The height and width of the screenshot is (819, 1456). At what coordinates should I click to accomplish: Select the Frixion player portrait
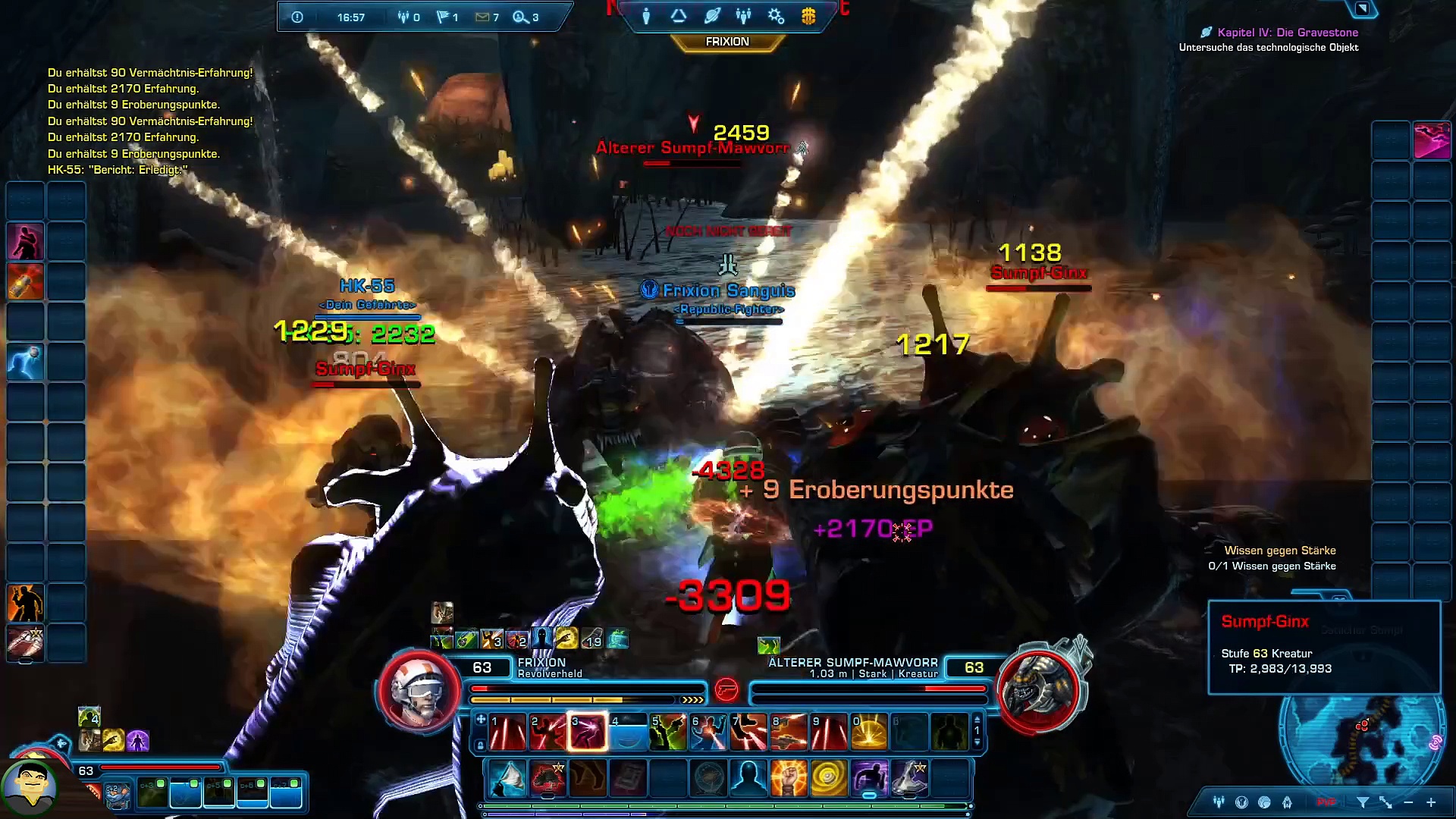pos(418,689)
